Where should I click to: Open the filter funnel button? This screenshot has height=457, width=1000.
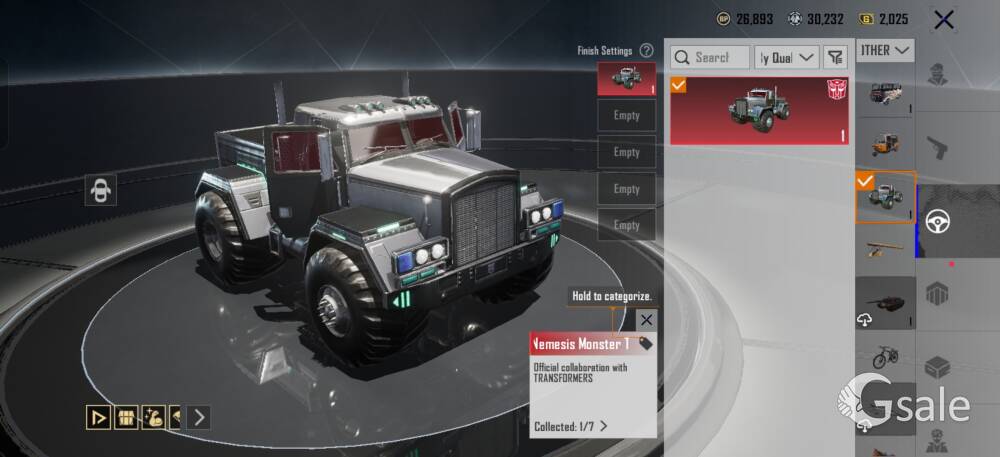point(835,57)
